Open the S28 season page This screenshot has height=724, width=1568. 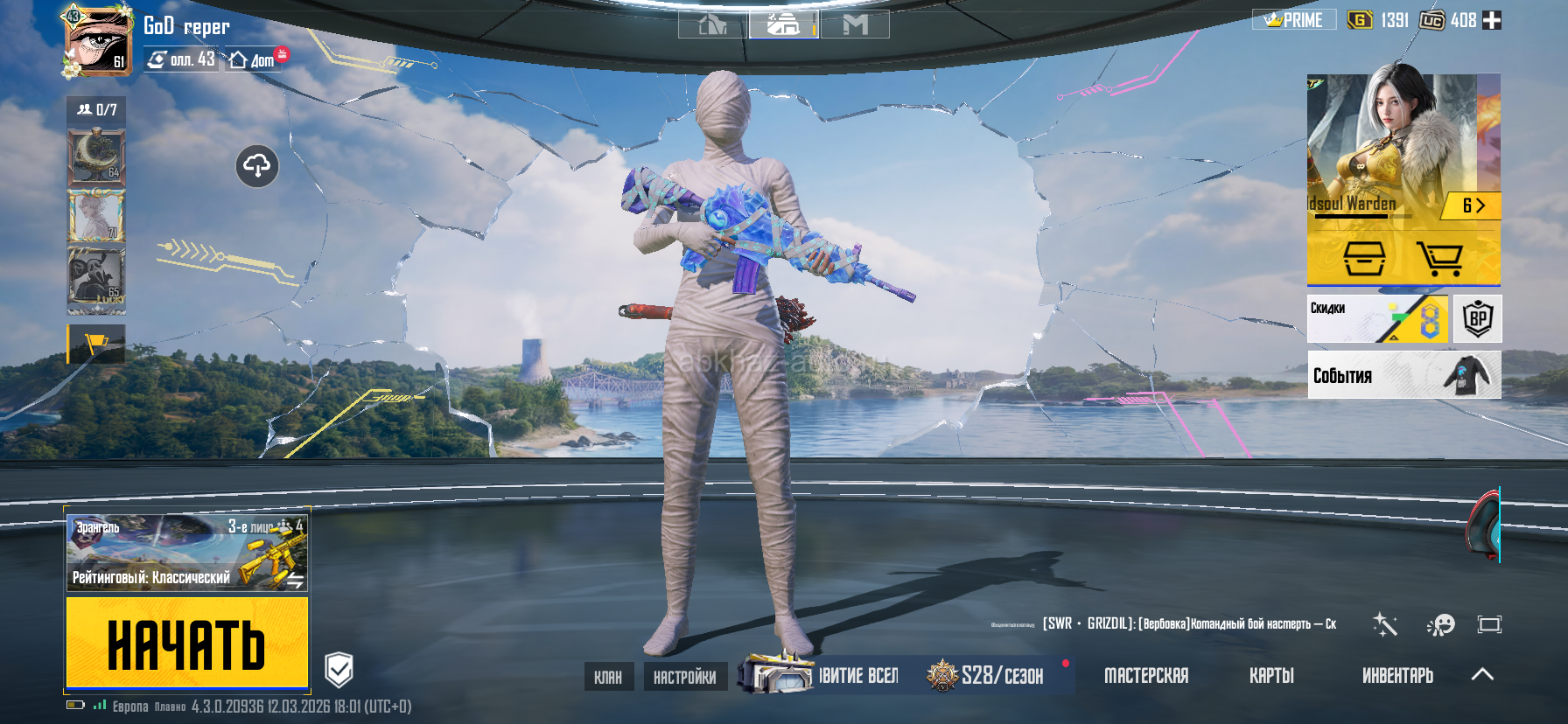[x=989, y=676]
